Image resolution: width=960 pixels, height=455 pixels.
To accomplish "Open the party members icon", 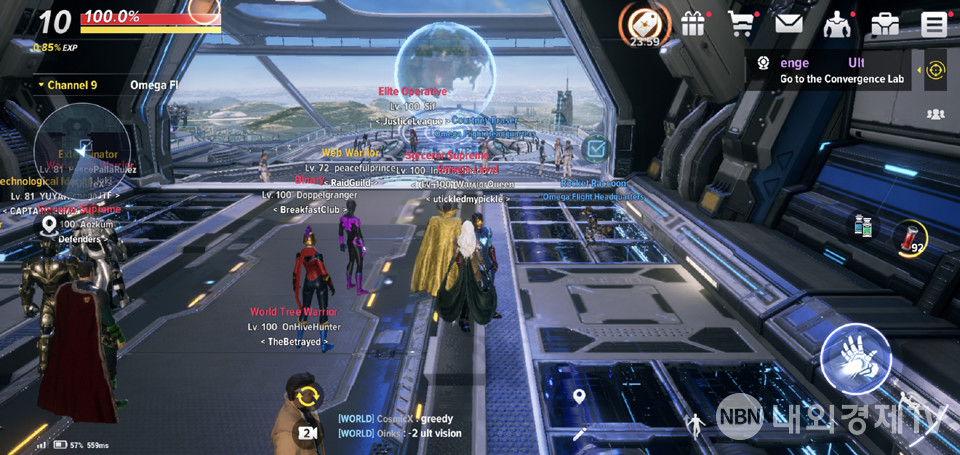I will pos(935,114).
